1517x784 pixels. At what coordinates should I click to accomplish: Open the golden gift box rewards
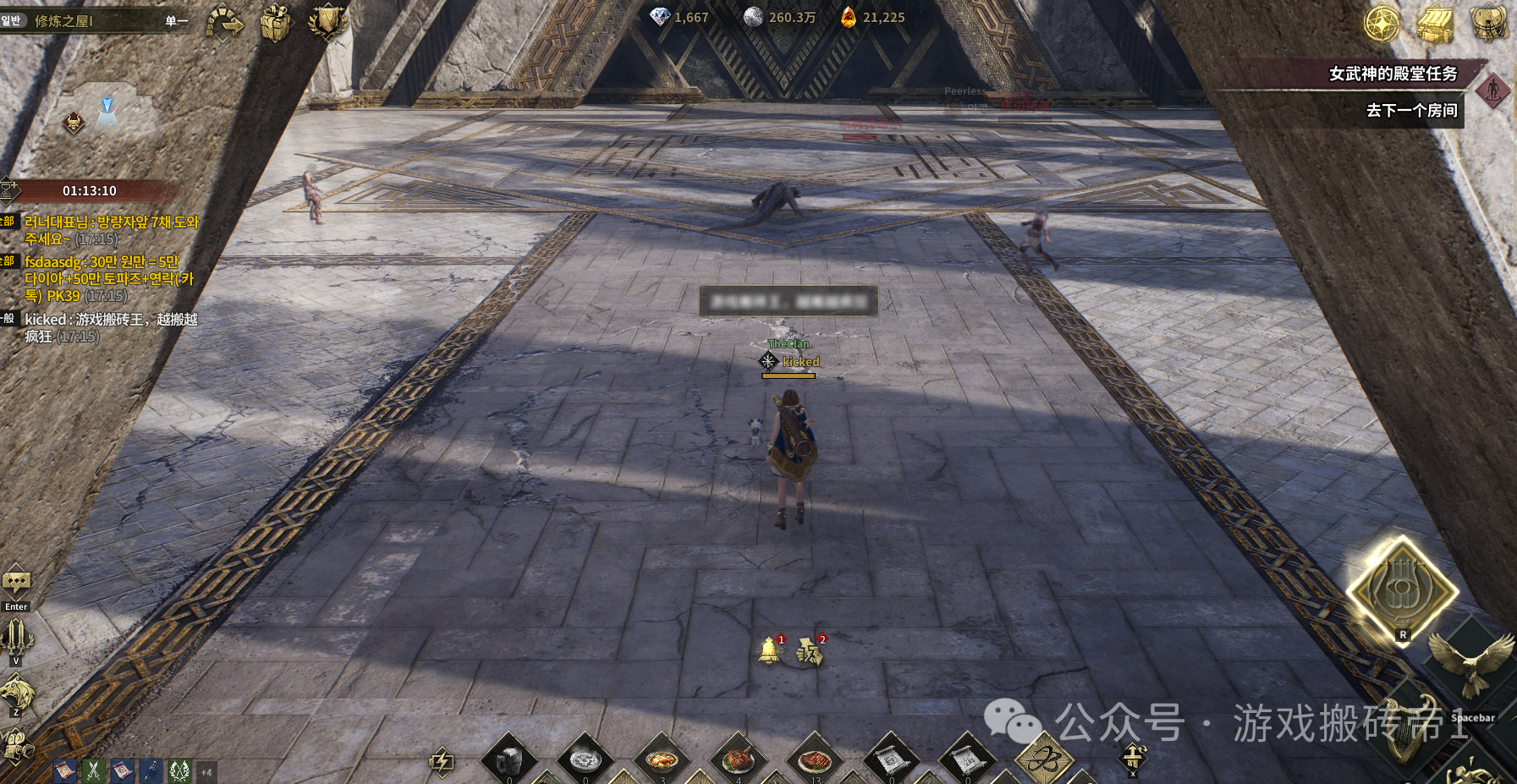coord(275,22)
